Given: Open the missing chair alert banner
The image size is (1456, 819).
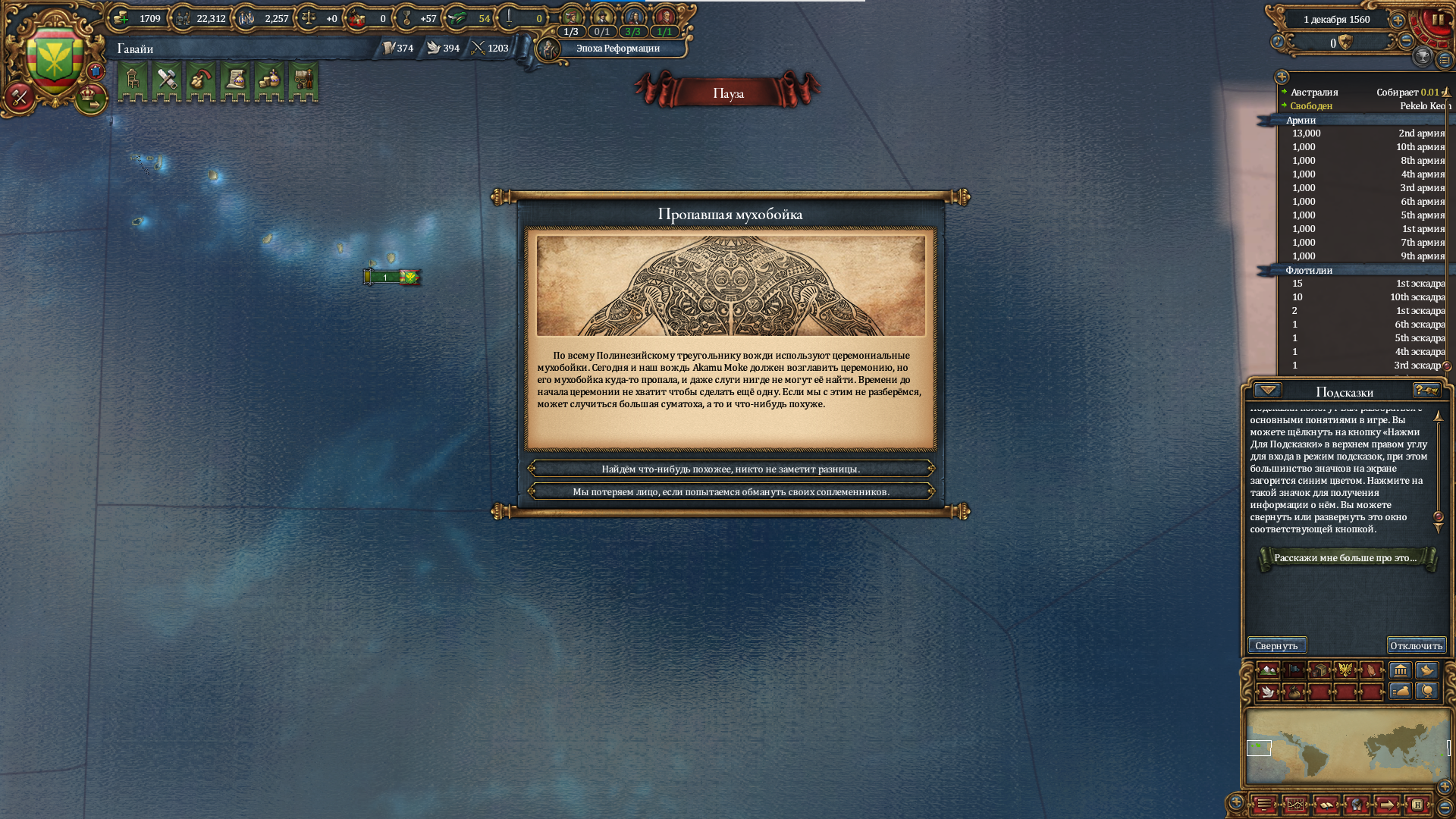Looking at the screenshot, I should click(x=132, y=80).
